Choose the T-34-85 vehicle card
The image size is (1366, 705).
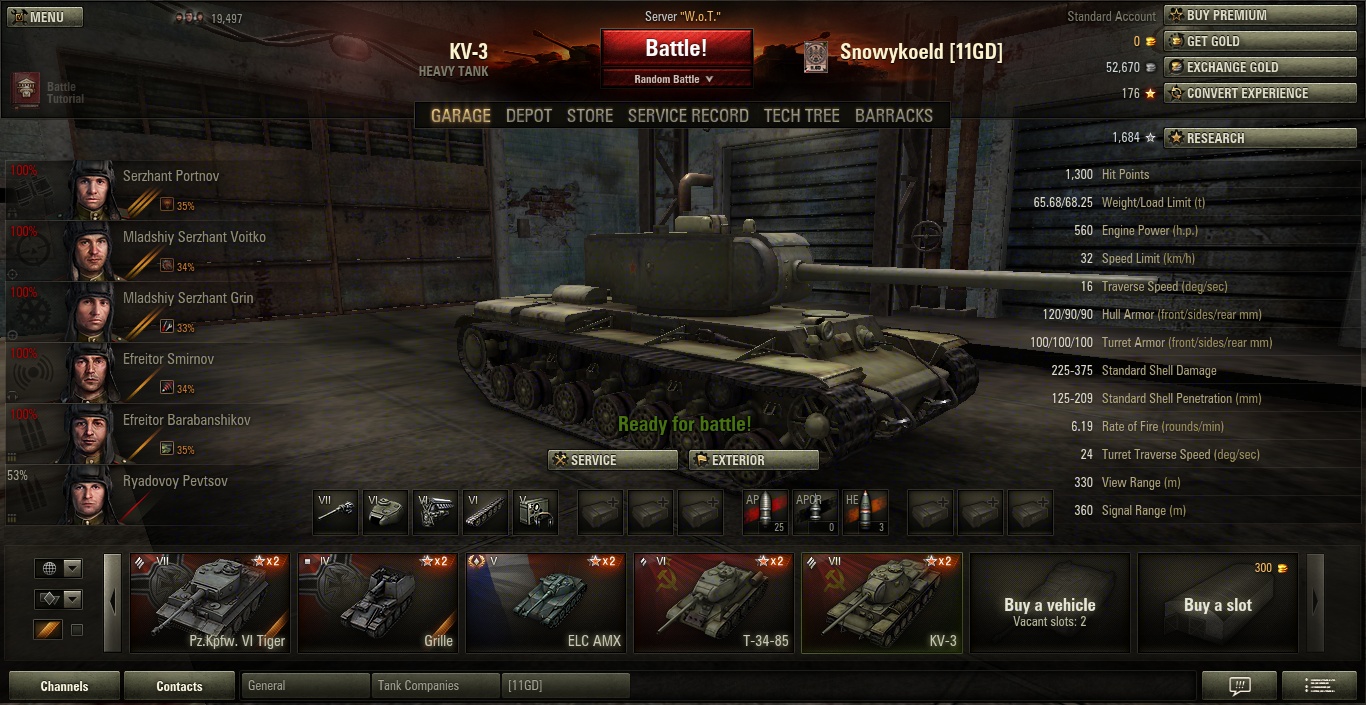click(714, 602)
